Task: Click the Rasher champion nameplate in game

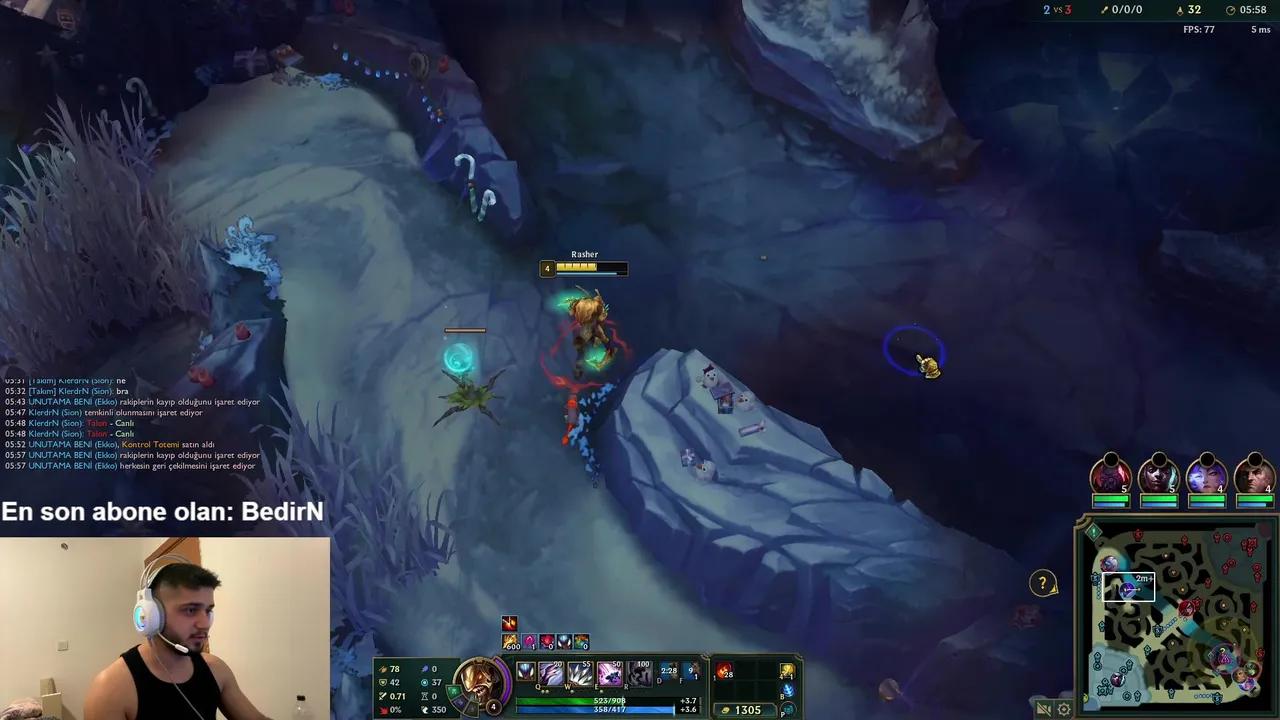Action: tap(583, 254)
